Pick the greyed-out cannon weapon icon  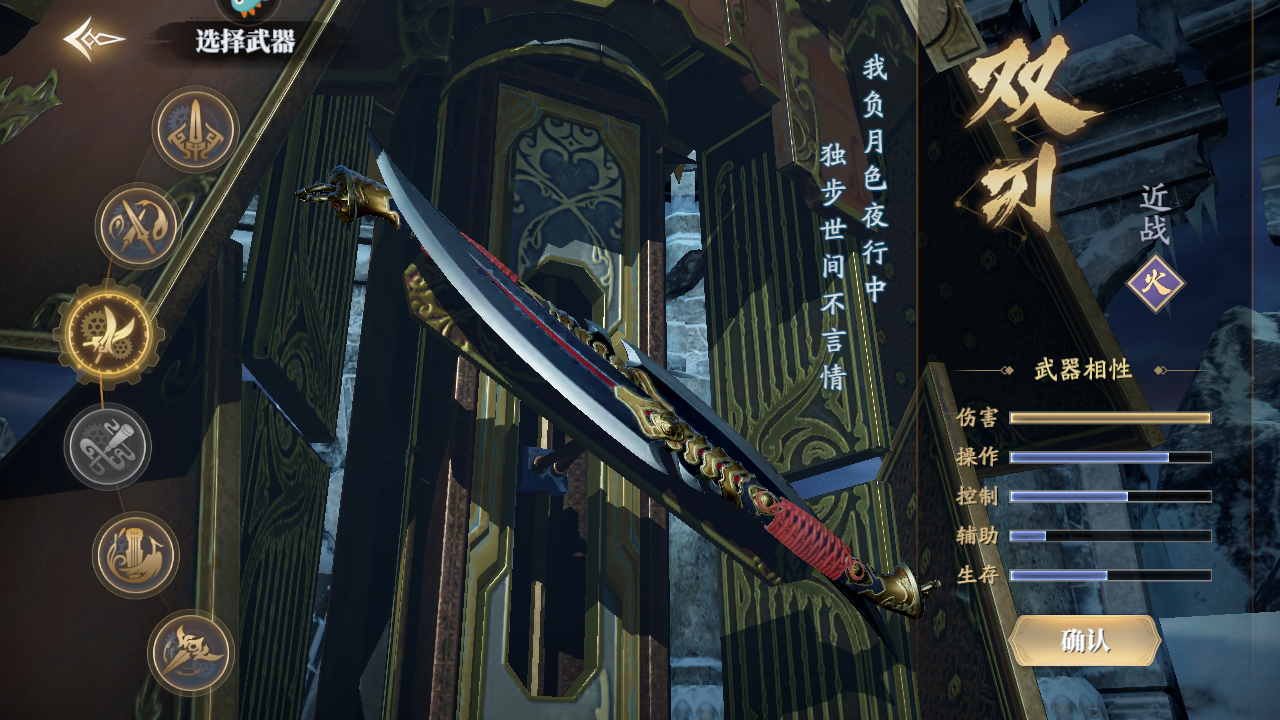108,447
